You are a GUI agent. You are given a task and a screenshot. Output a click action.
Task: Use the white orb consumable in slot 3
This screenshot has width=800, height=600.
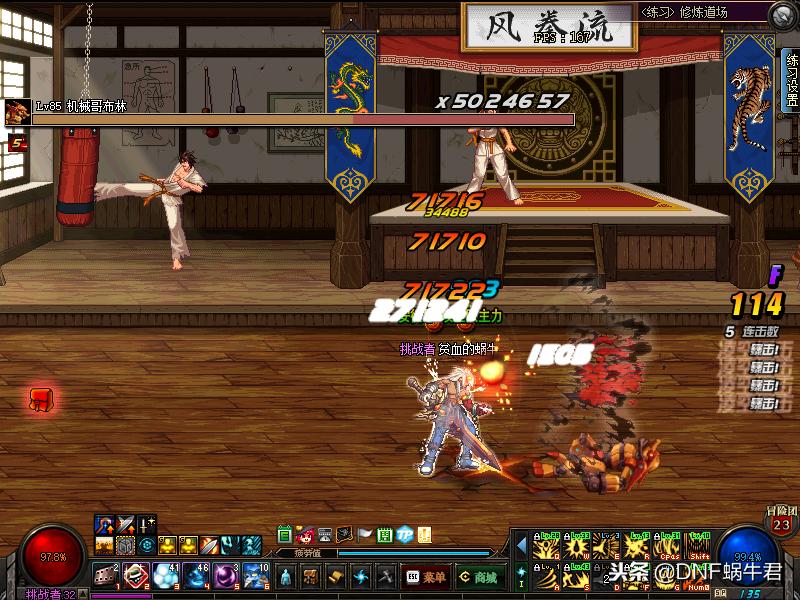(166, 575)
